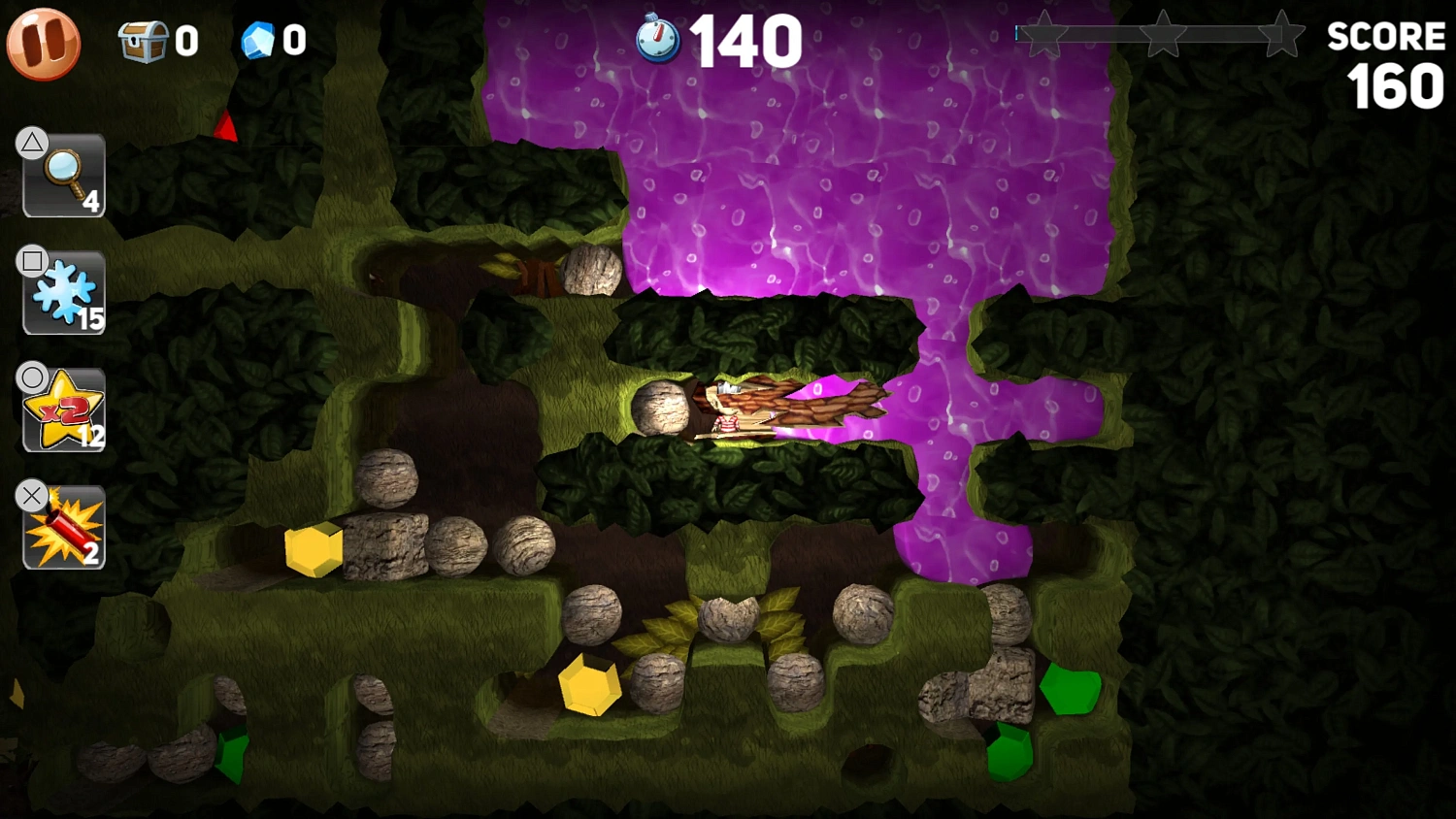Screen dimensions: 1456x819
Task: Use the snowflake freeze power-up
Action: tap(62, 292)
